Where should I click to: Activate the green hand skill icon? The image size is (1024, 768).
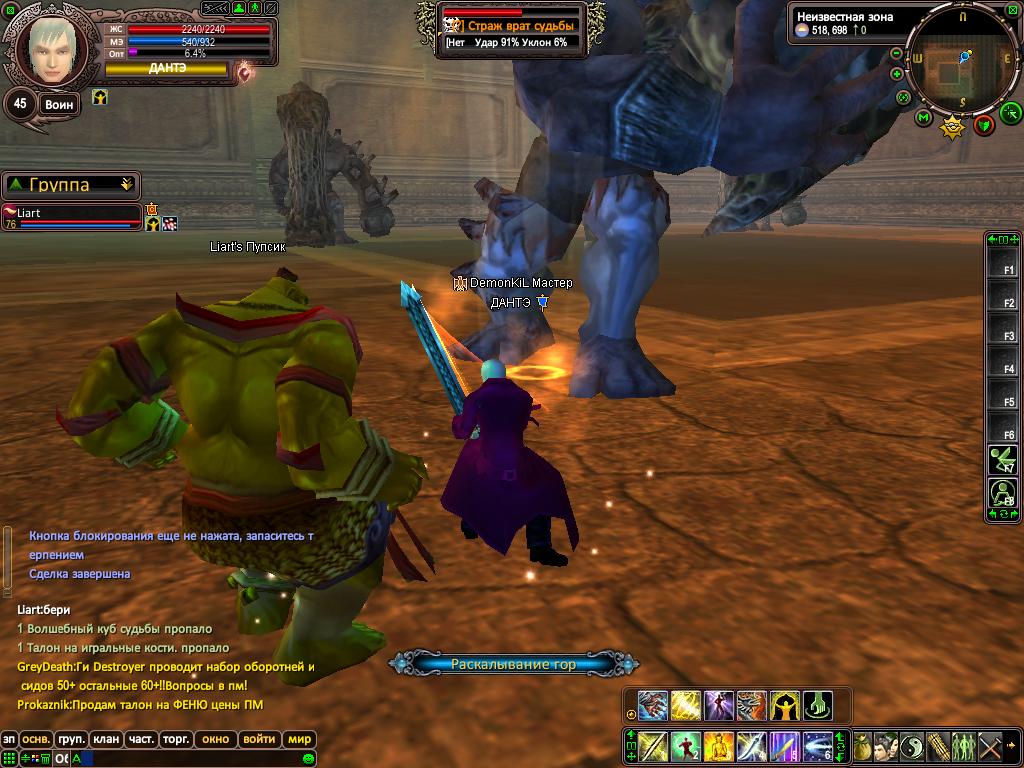pos(817,705)
